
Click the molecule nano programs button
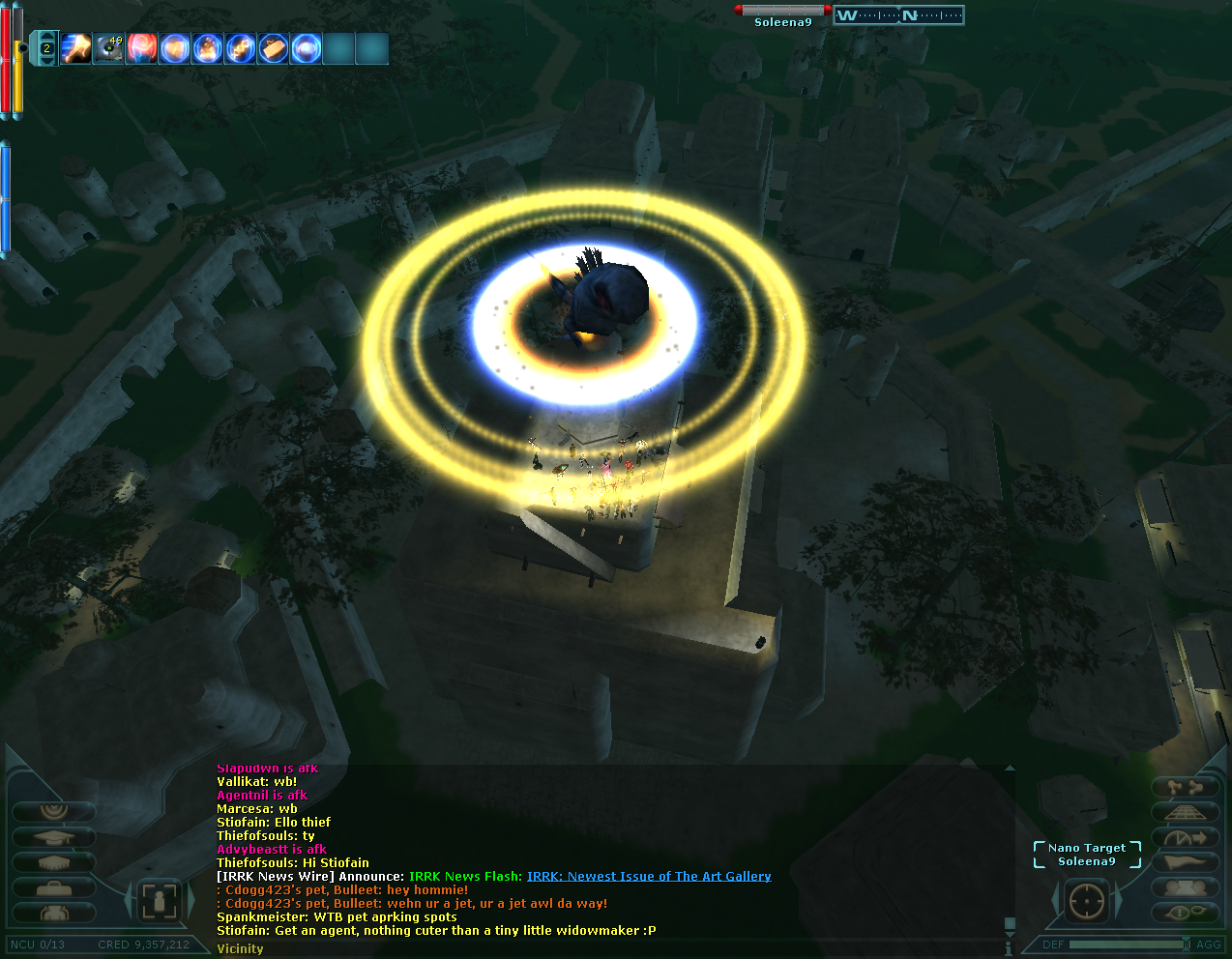click(1187, 788)
